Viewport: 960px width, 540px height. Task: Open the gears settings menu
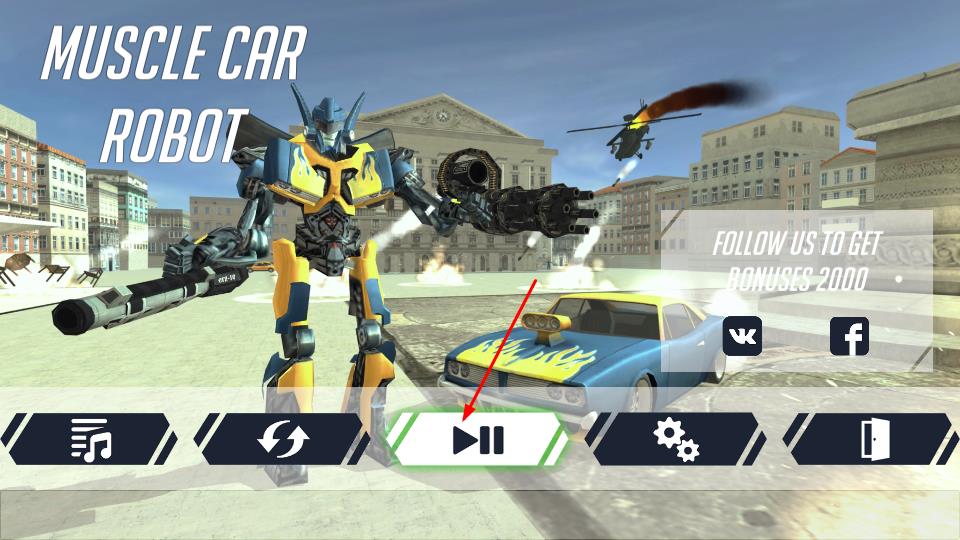[675, 439]
